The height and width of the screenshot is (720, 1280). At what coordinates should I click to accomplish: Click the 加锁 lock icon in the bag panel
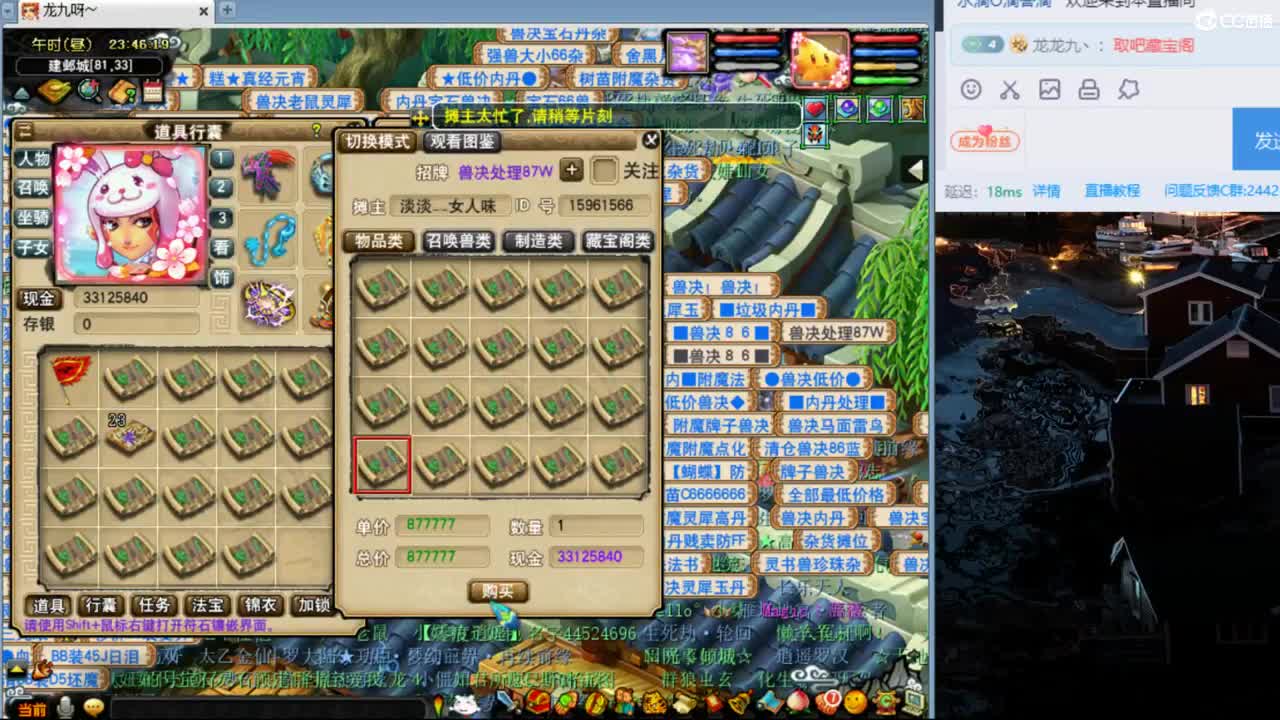[x=315, y=607]
